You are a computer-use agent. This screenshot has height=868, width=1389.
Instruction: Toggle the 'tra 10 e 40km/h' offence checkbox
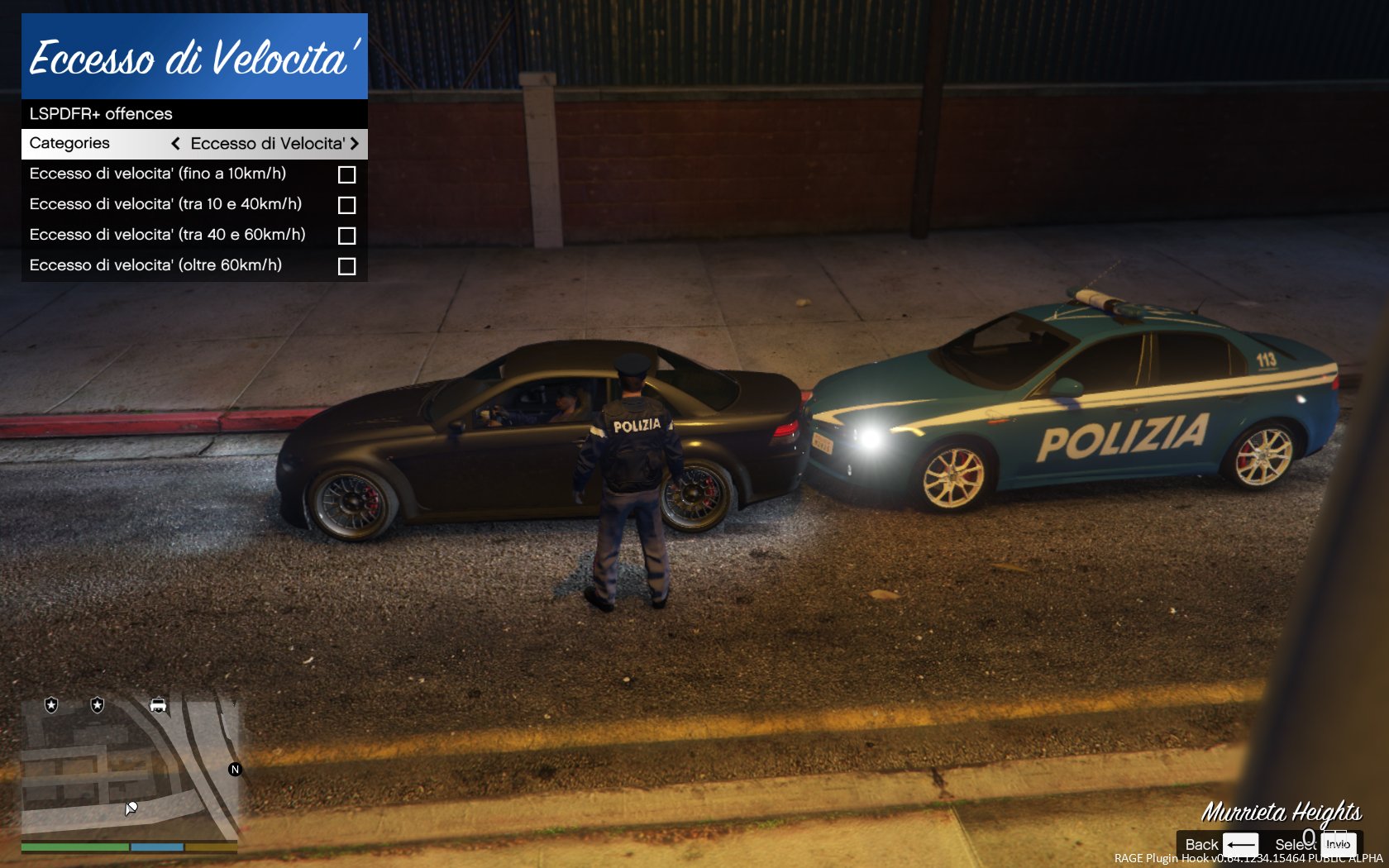pyautogui.click(x=346, y=205)
